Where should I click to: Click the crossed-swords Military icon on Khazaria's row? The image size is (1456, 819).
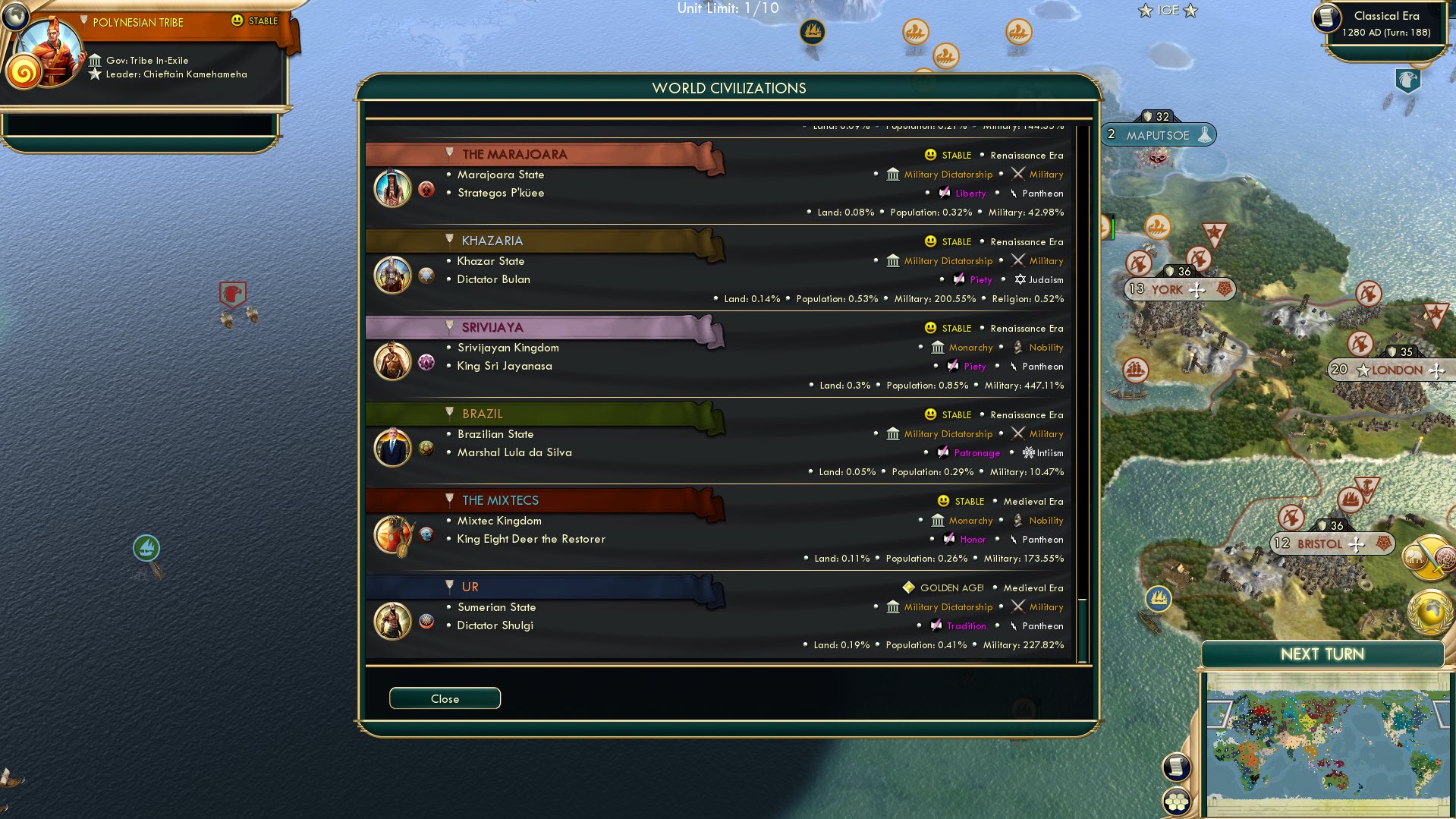click(x=1019, y=260)
